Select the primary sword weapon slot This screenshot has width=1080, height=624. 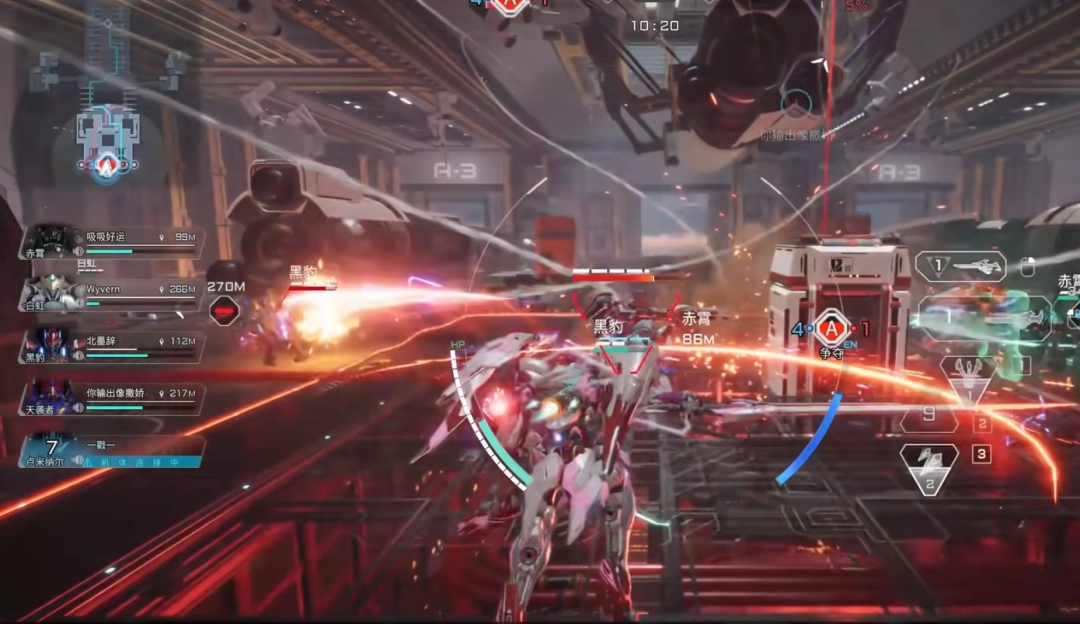coord(960,267)
